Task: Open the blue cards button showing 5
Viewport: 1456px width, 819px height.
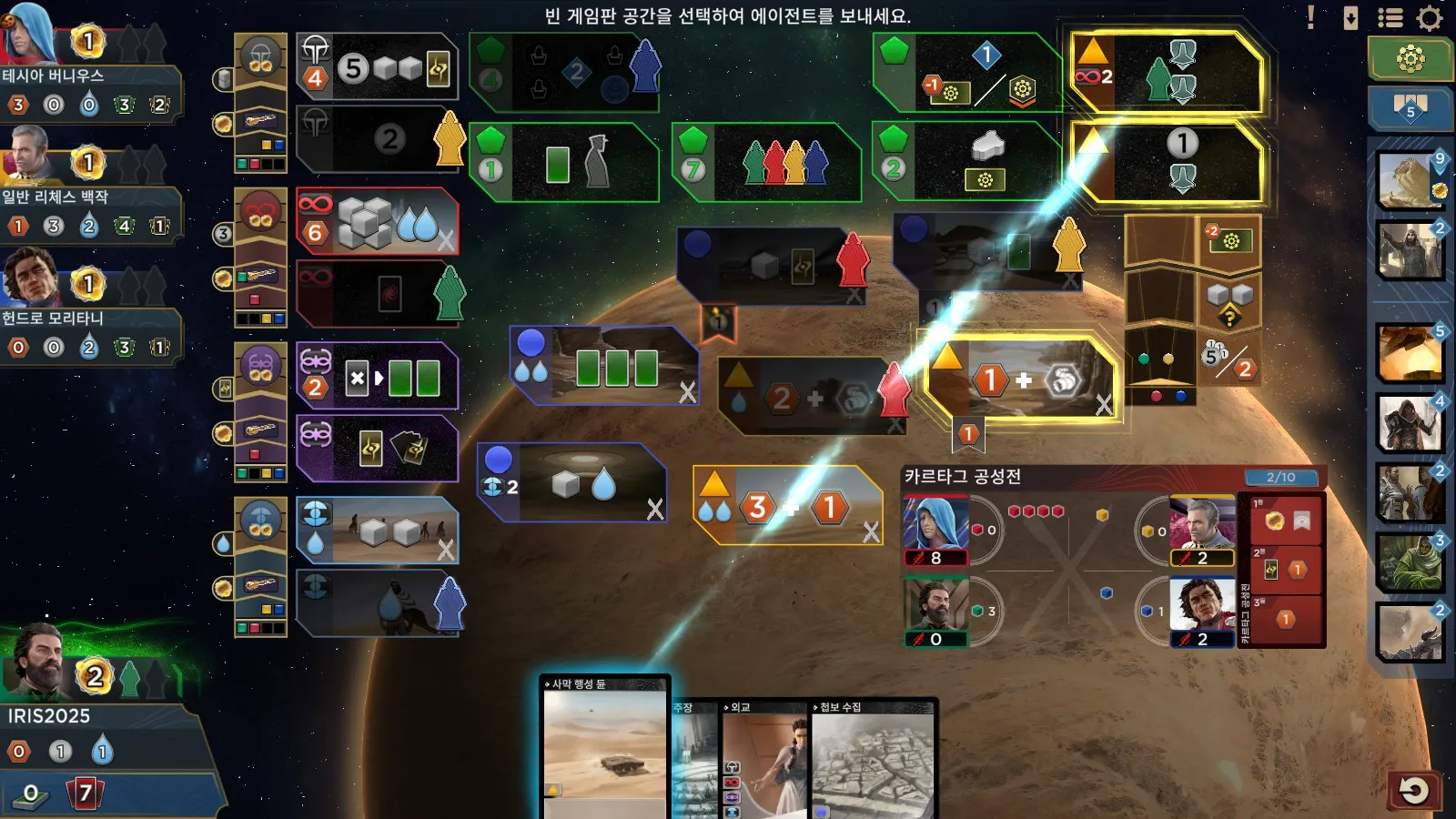Action: click(1410, 108)
